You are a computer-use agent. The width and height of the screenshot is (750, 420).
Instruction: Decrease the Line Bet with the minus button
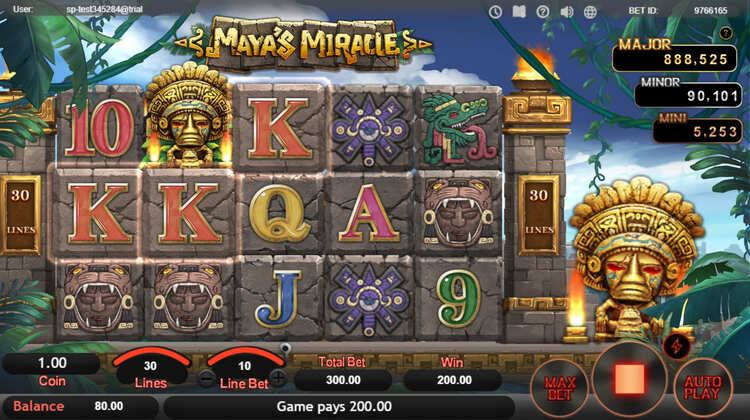(x=206, y=378)
